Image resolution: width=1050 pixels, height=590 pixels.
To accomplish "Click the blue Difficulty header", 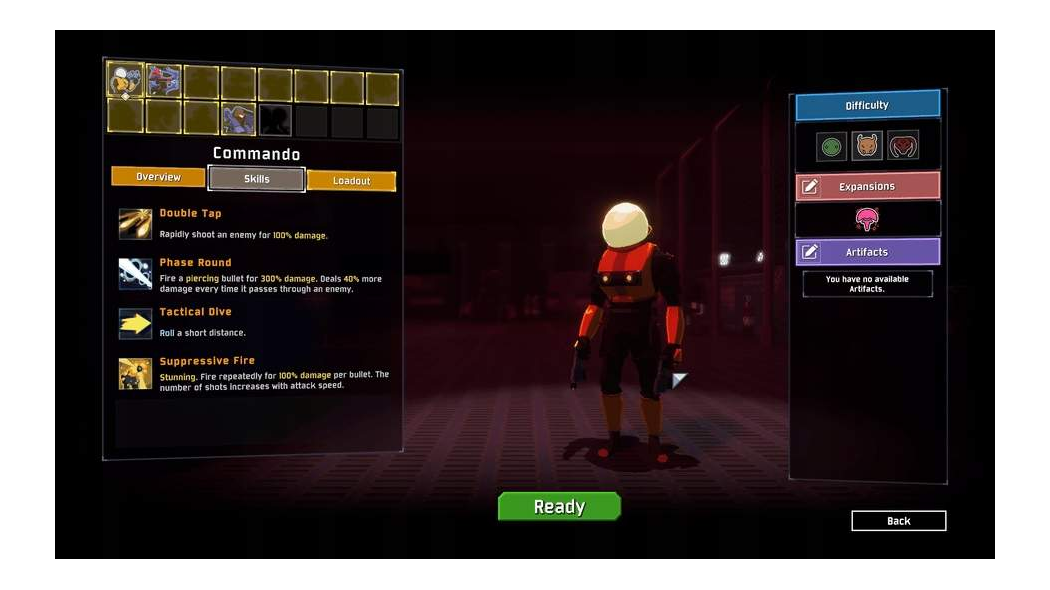I will click(x=867, y=105).
